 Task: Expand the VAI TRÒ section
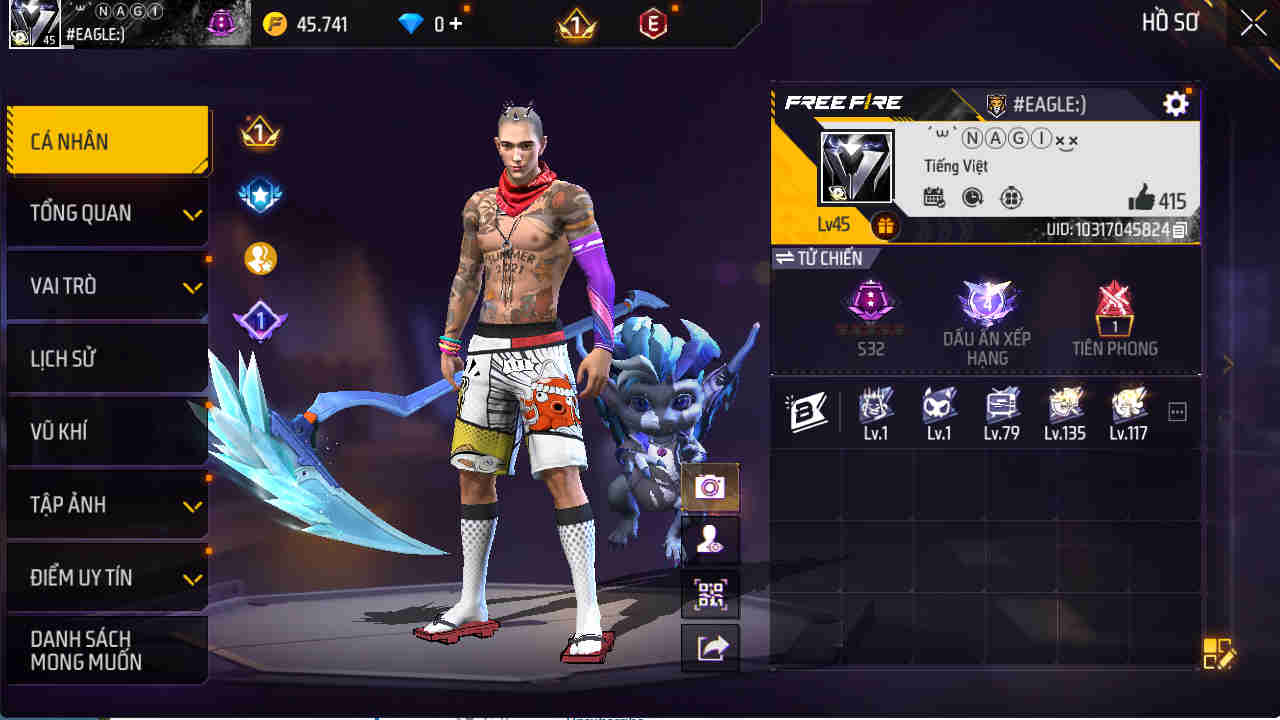105,285
